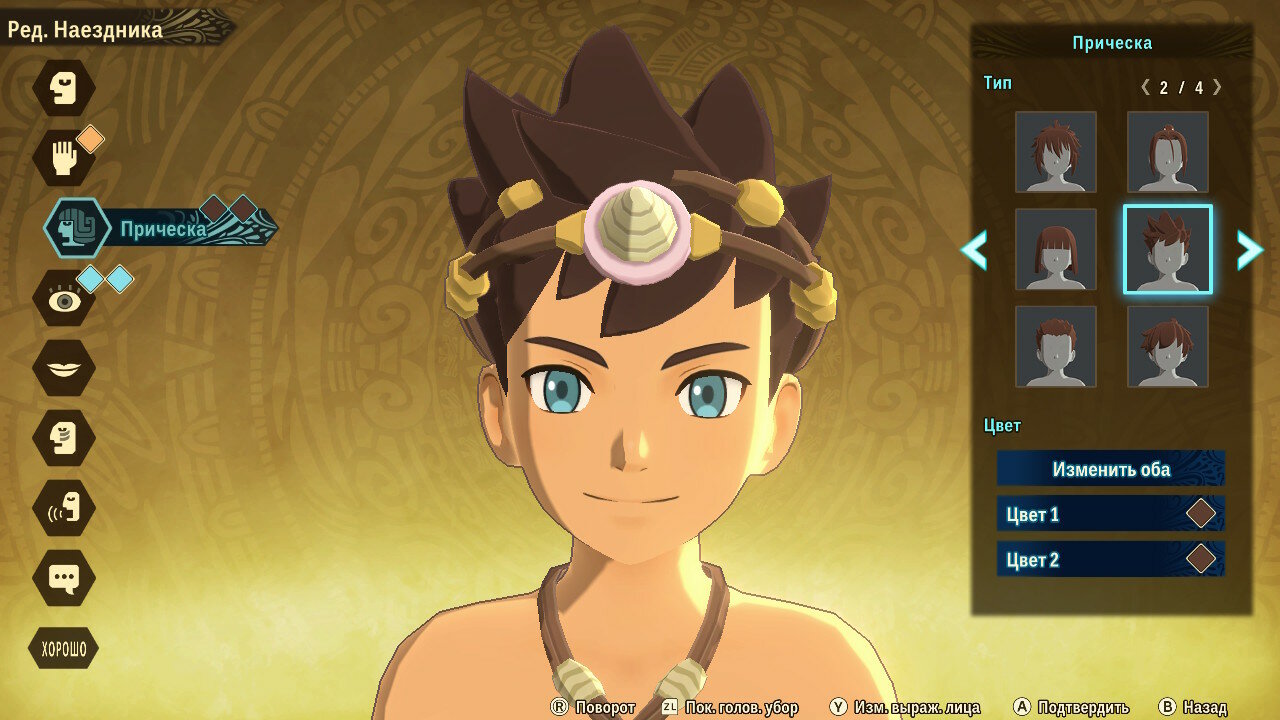The height and width of the screenshot is (720, 1280).
Task: Pick the side-swept tousled hairstyle thumbnail
Action: tap(1167, 346)
